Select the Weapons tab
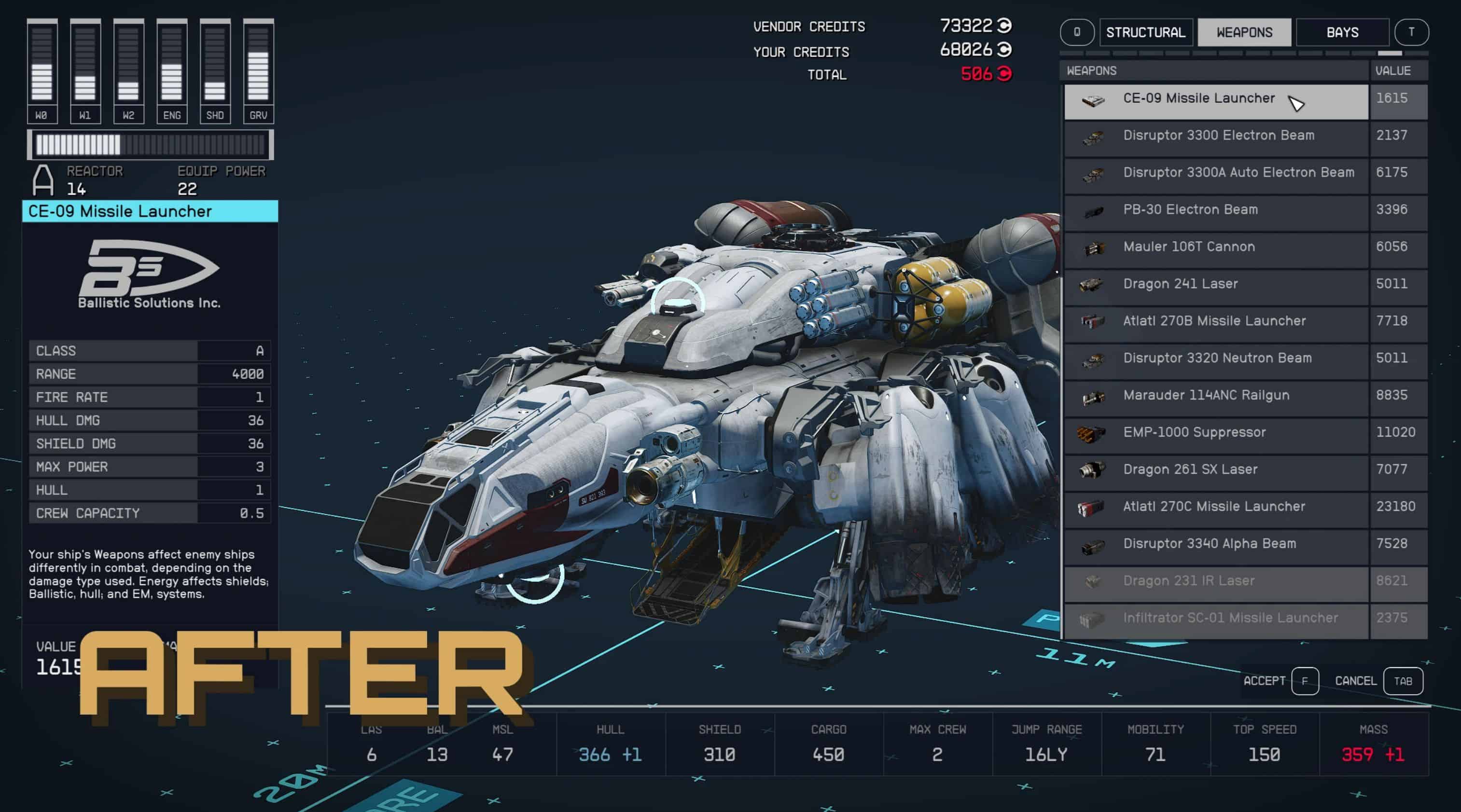Viewport: 1461px width, 812px height. [x=1244, y=32]
